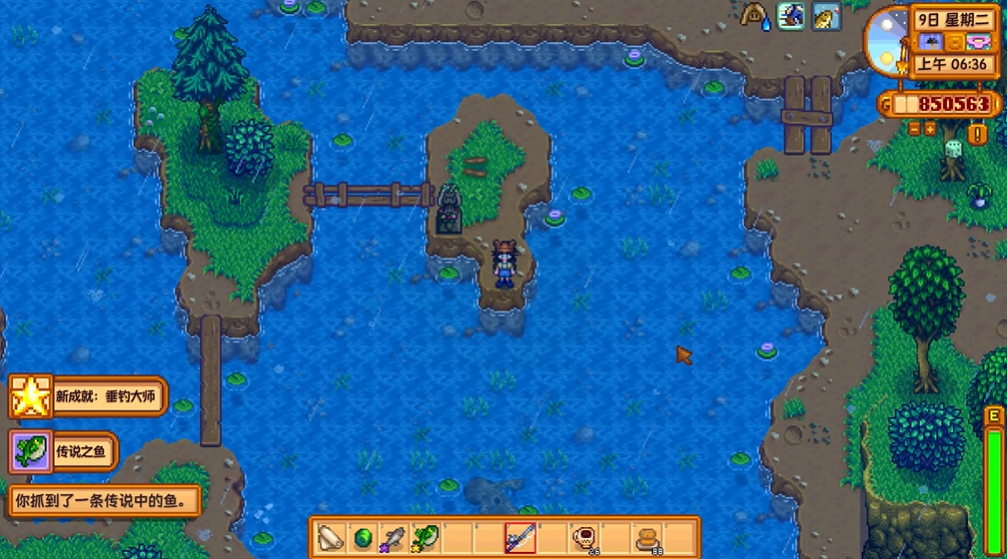Open the quest journal exclamation icon
Screen dimensions: 1007x559
[x=977, y=133]
